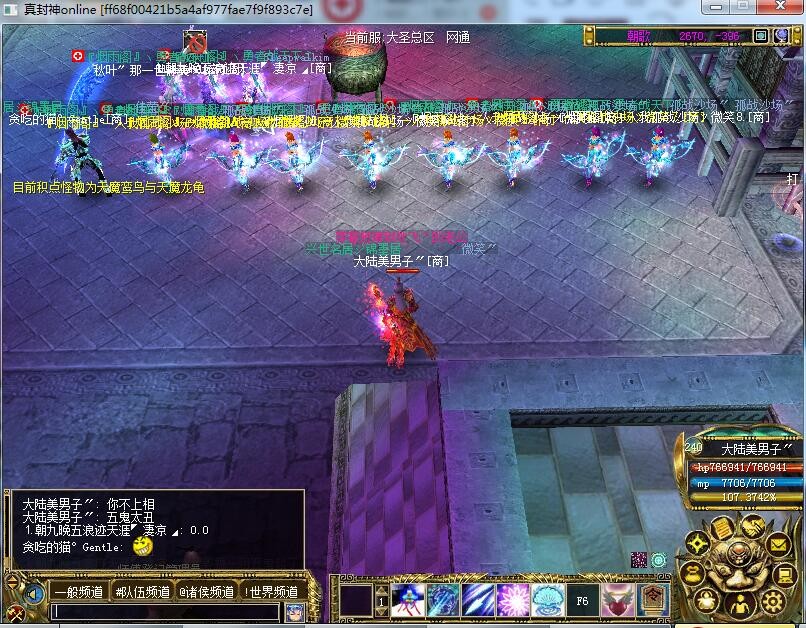806x628 pixels.
Task: Open the character figure icon
Action: tap(740, 602)
